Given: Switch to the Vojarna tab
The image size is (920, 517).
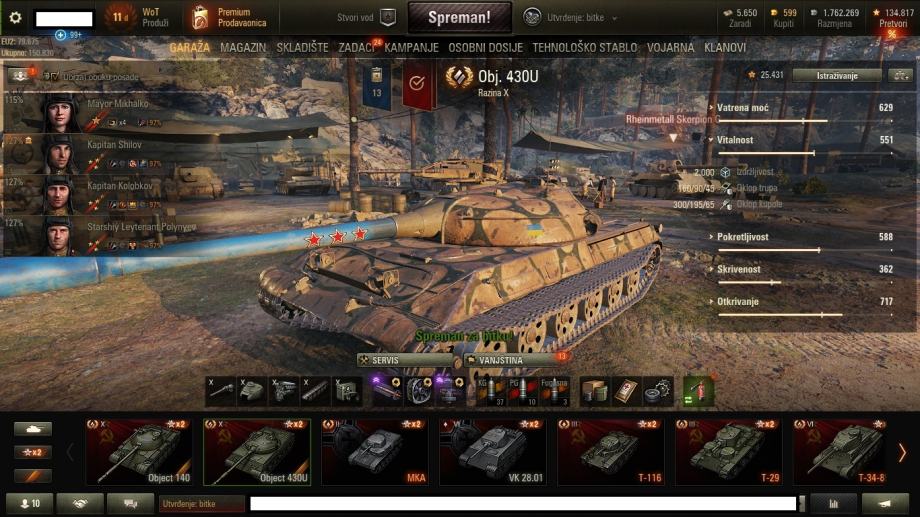Looking at the screenshot, I should (x=670, y=47).
